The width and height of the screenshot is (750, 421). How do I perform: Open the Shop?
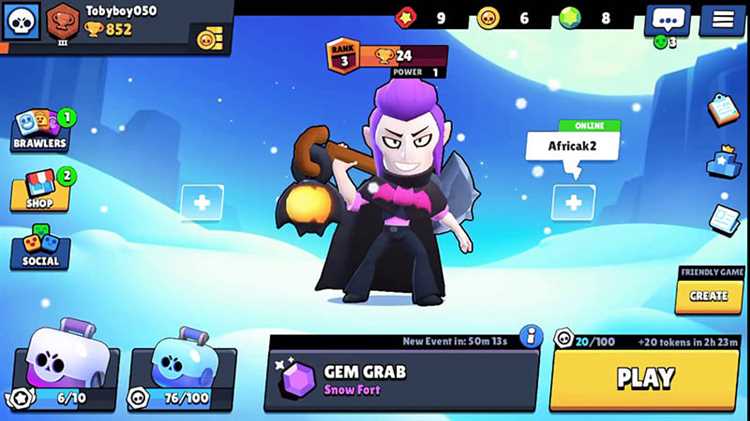(40, 190)
